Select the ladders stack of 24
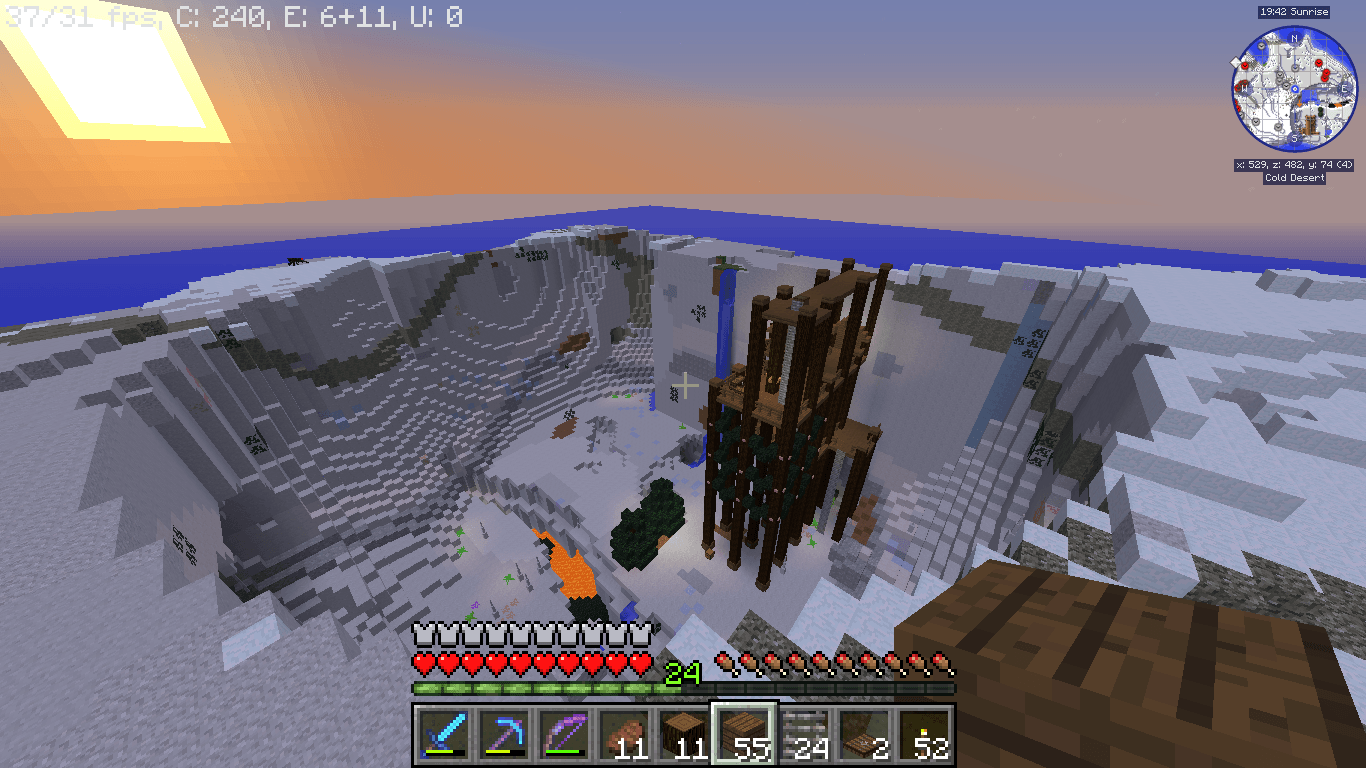Viewport: 1366px width, 768px height. 803,734
